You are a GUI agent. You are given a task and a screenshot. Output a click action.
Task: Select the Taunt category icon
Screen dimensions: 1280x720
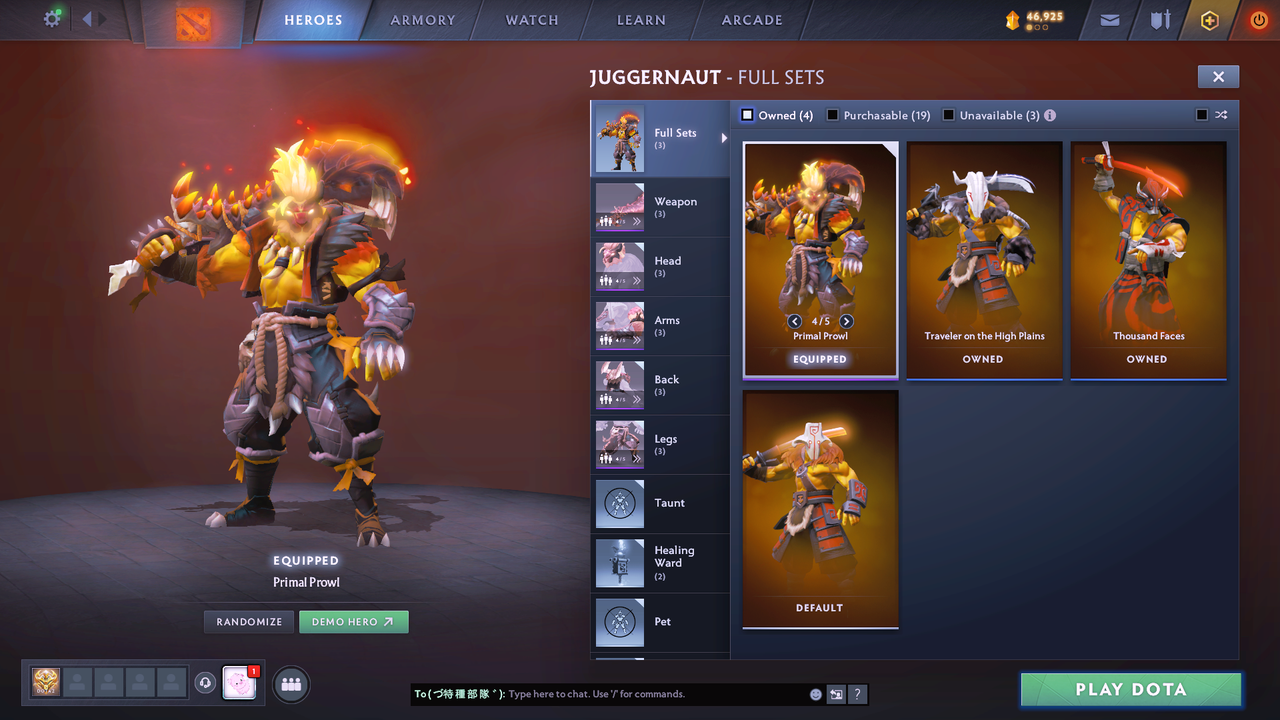tap(619, 503)
